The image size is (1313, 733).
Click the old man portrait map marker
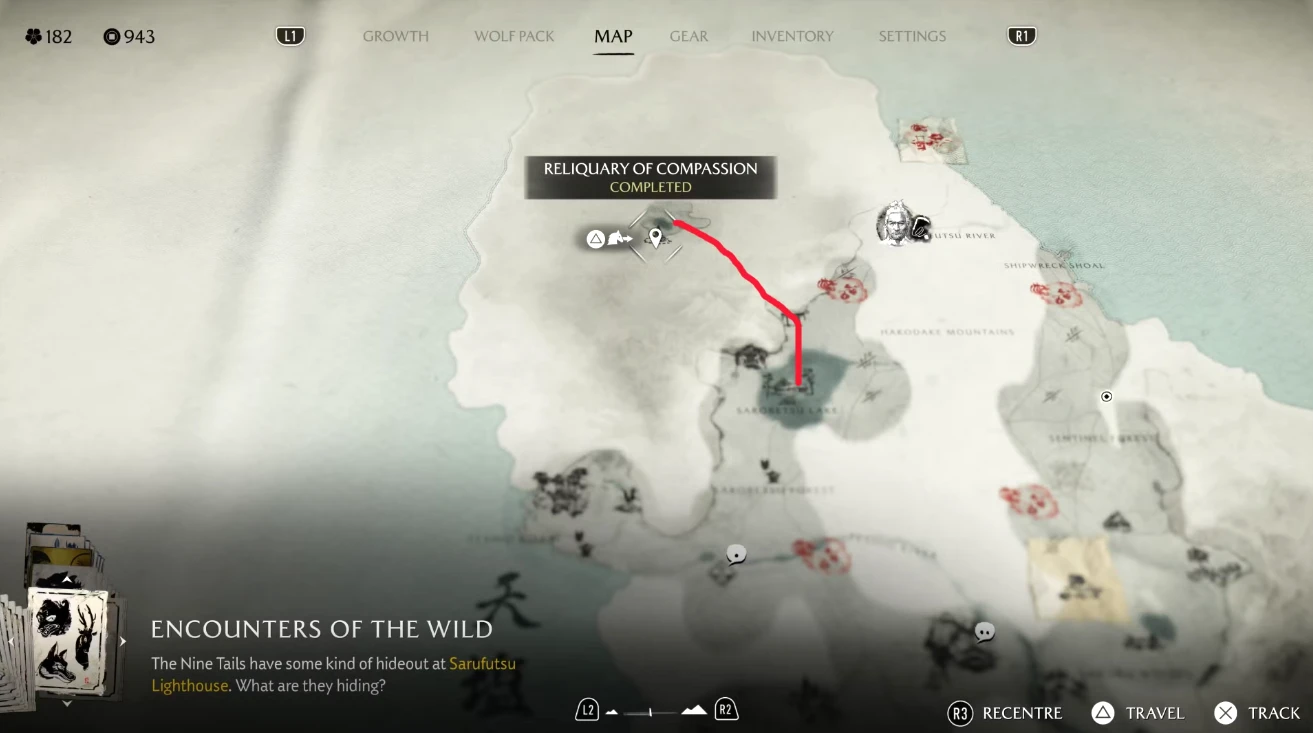click(896, 223)
